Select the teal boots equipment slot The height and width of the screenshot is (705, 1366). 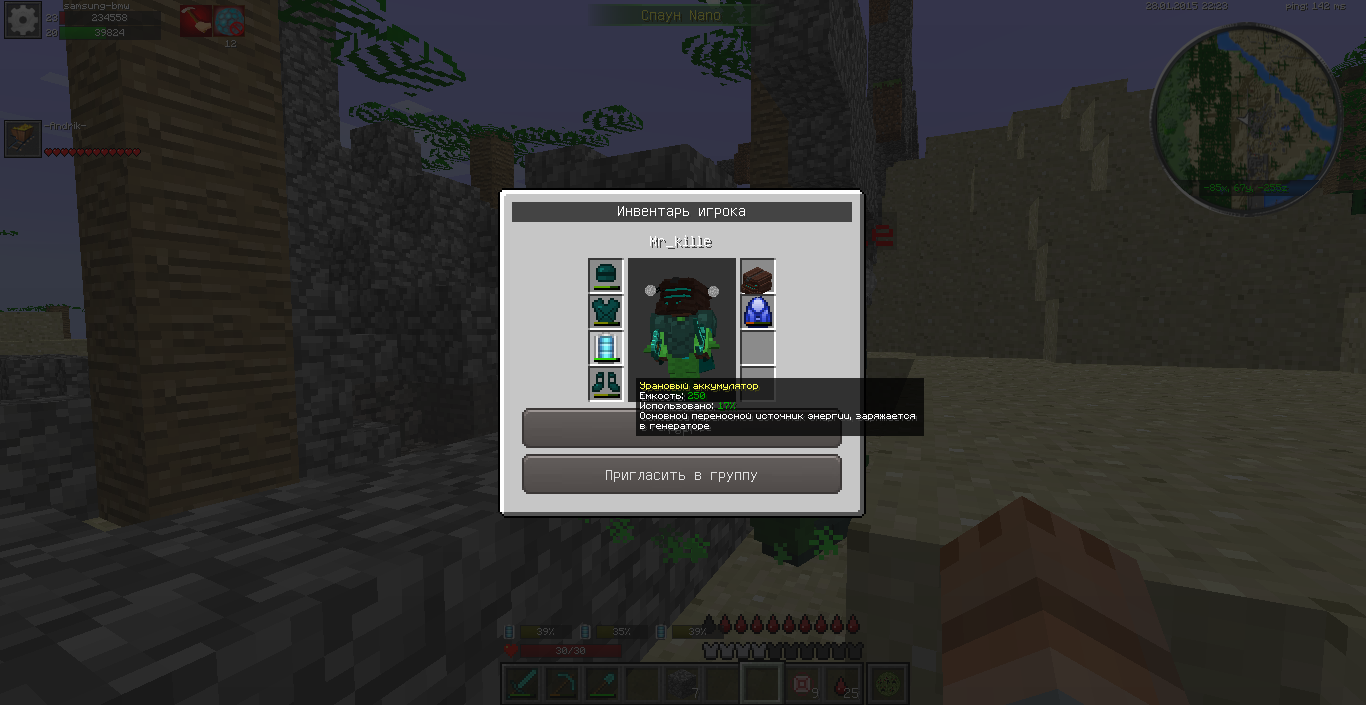(605, 384)
